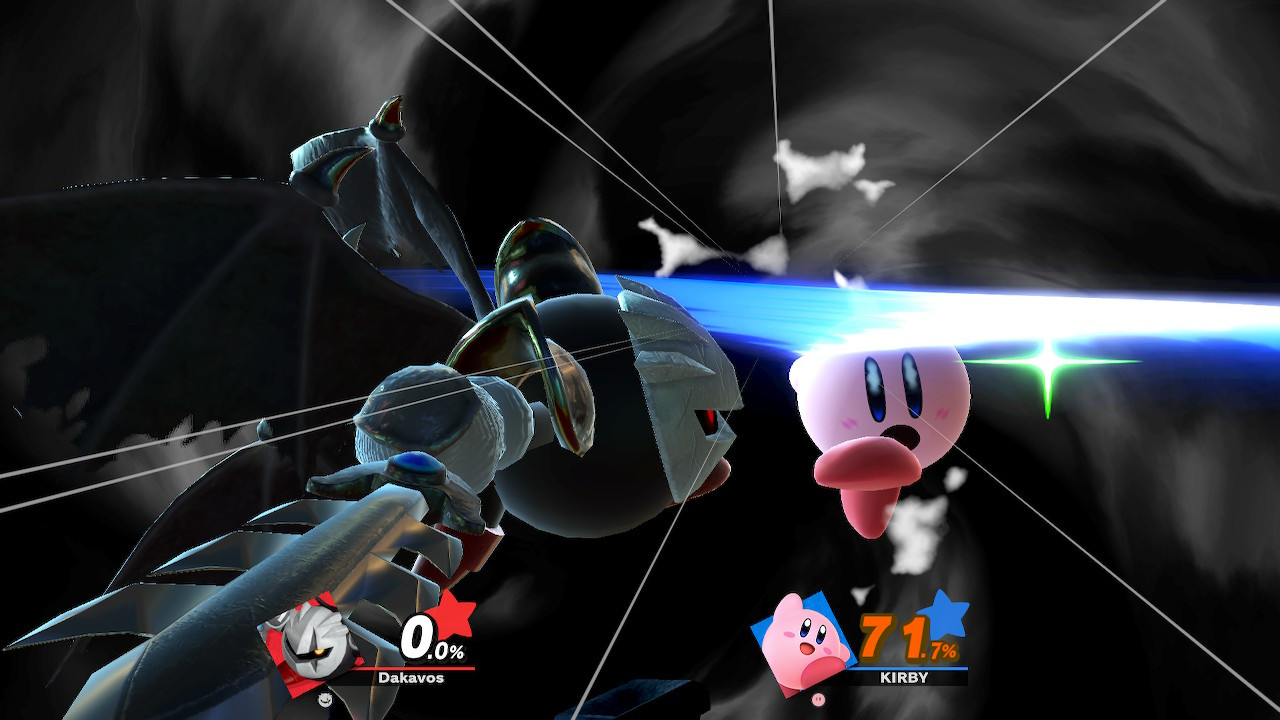Click the red stock star beside Dakavos
Image resolution: width=1280 pixels, height=720 pixels.
[x=454, y=616]
